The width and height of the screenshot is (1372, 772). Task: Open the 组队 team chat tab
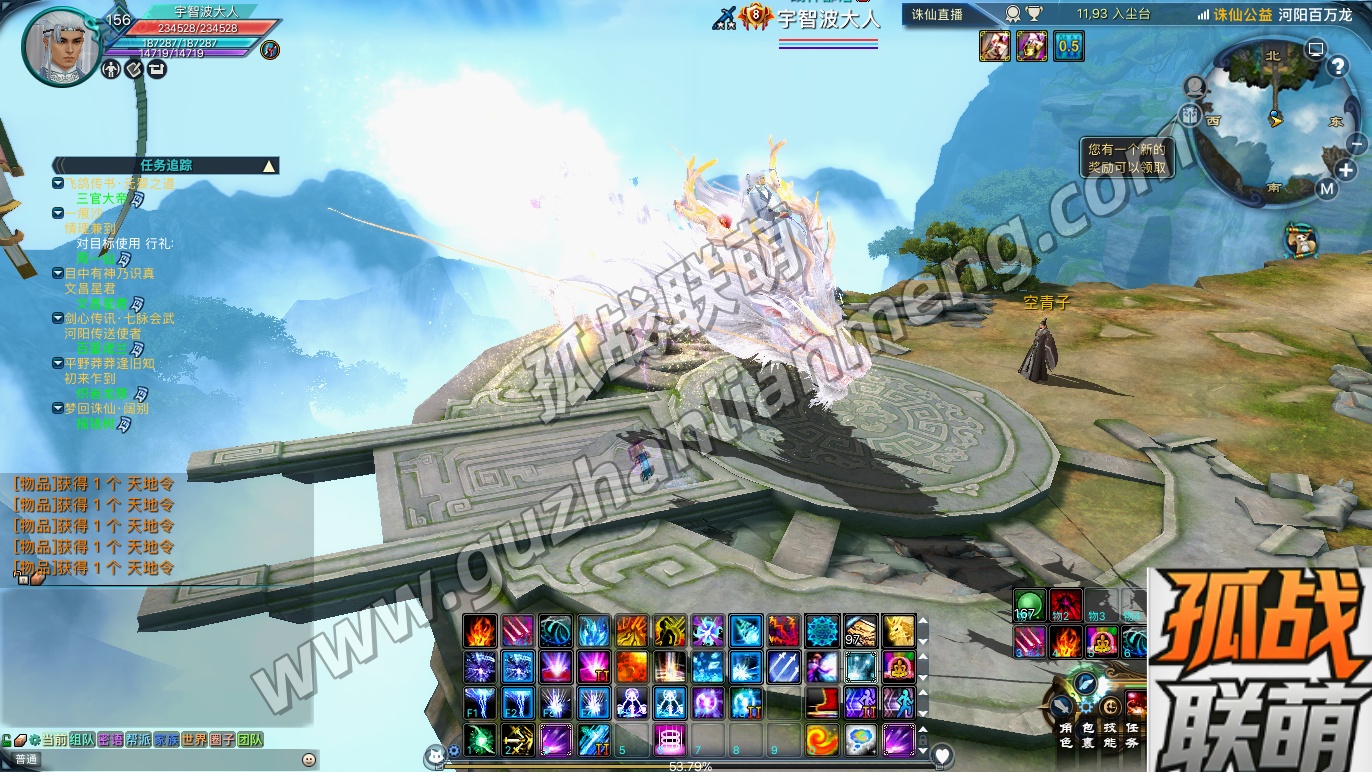point(83,740)
